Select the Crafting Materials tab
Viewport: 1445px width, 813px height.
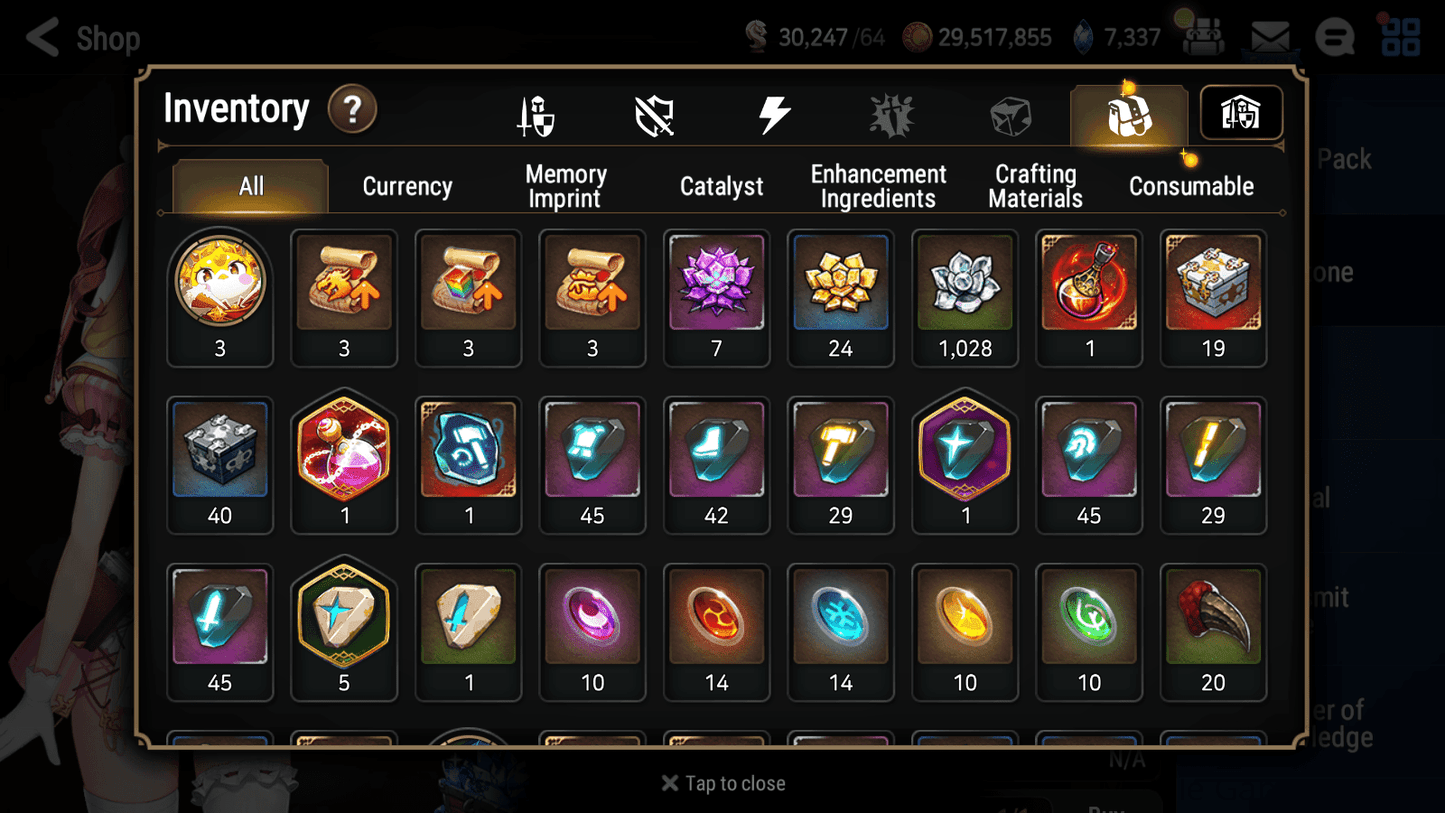point(1036,186)
